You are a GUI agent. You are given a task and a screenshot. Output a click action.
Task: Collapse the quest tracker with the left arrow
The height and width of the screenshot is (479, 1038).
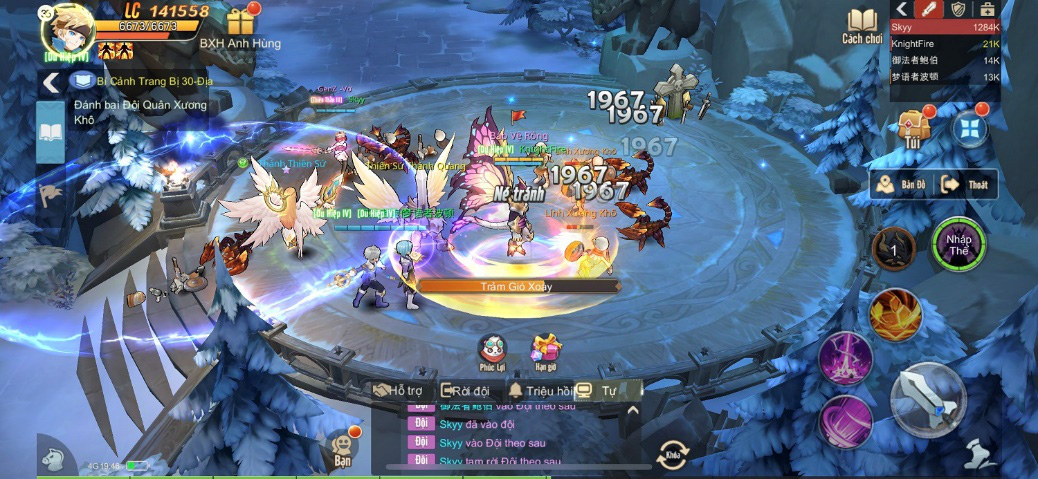coord(49,82)
